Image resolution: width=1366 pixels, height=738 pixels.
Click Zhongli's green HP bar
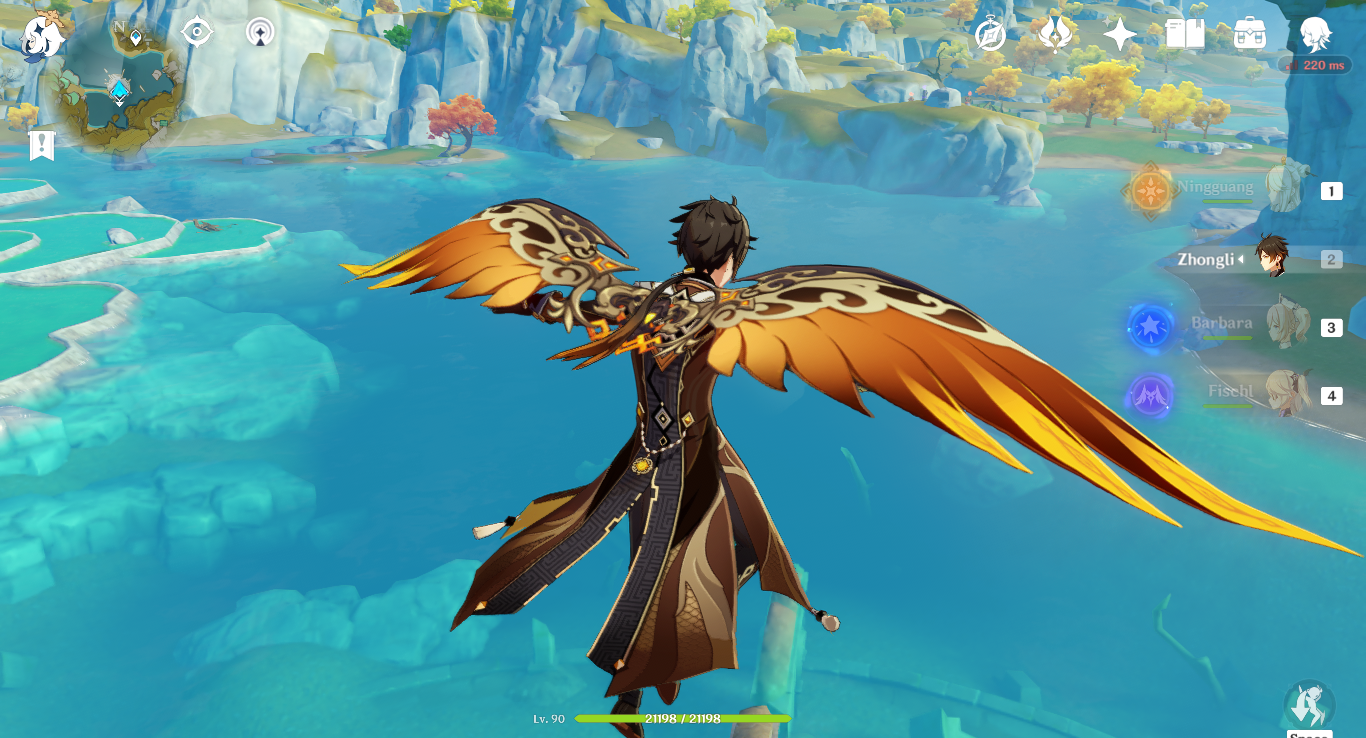tap(685, 718)
